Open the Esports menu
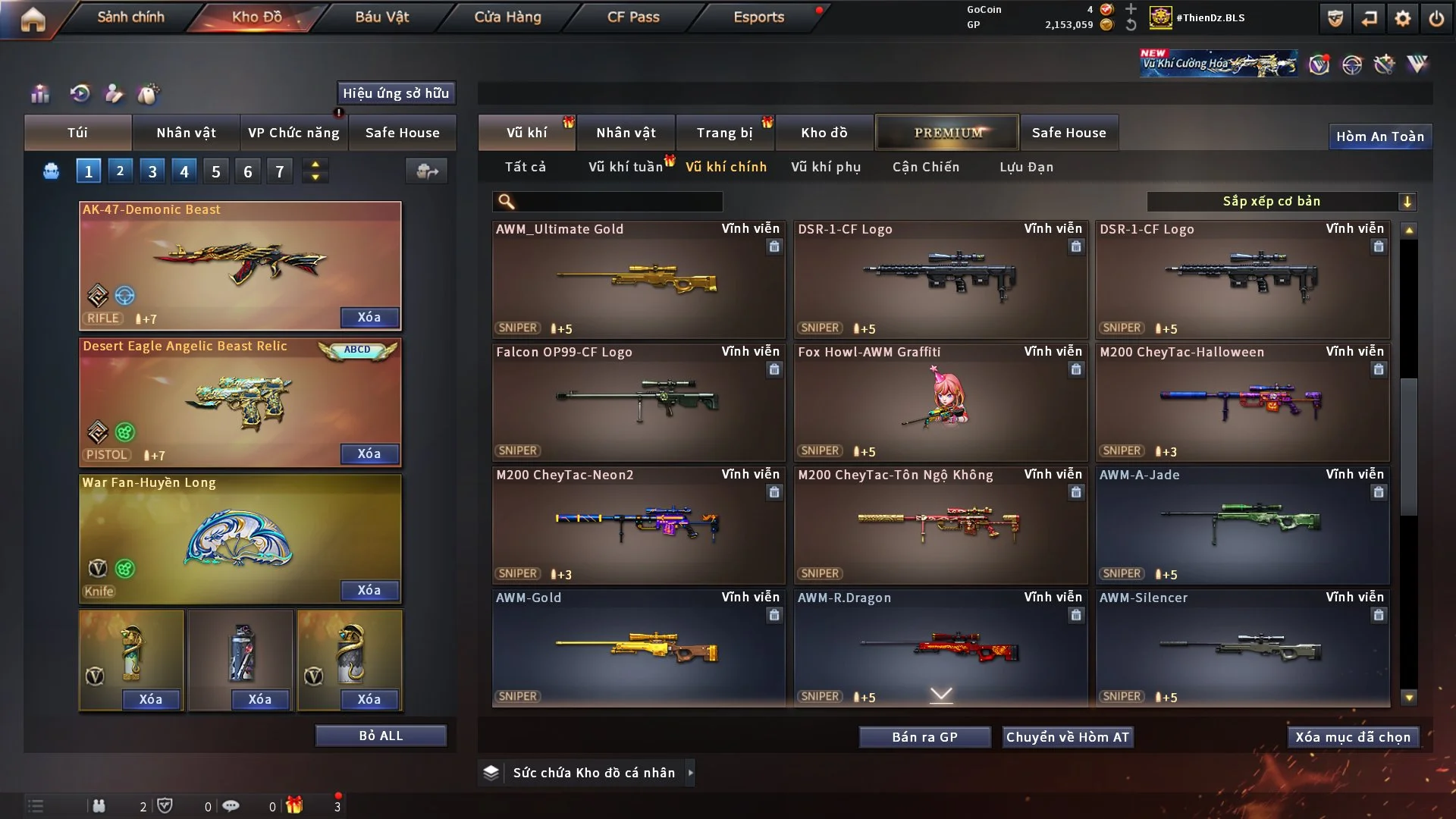This screenshot has height=819, width=1456. (x=758, y=17)
